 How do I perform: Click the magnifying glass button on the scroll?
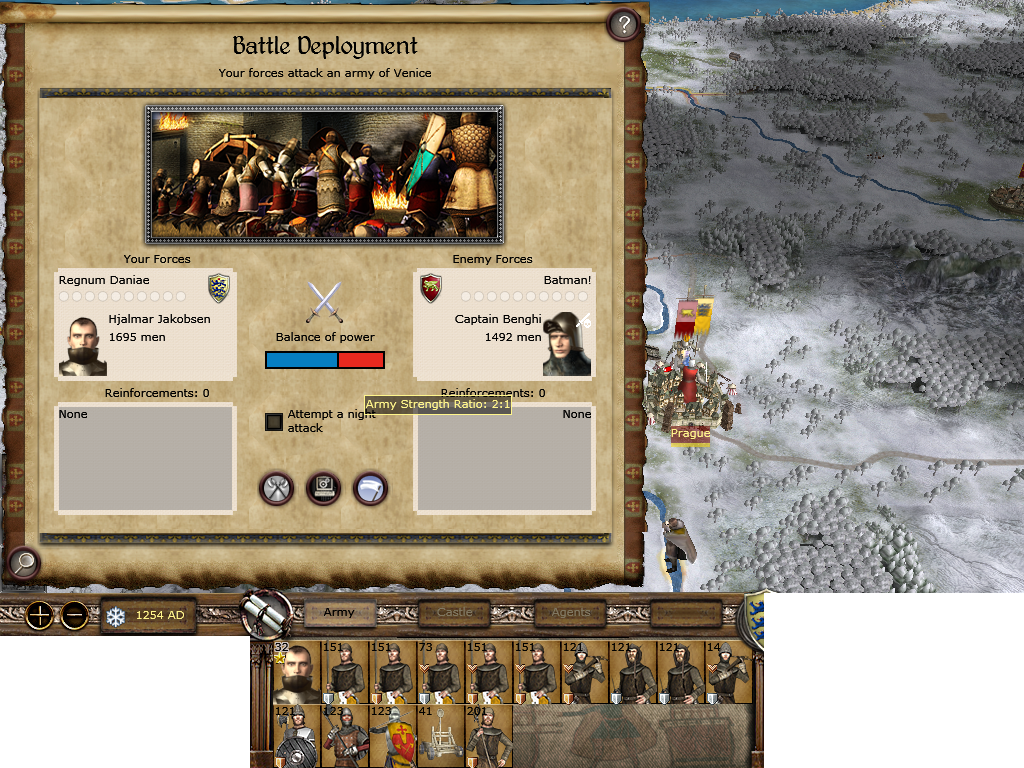coord(22,564)
